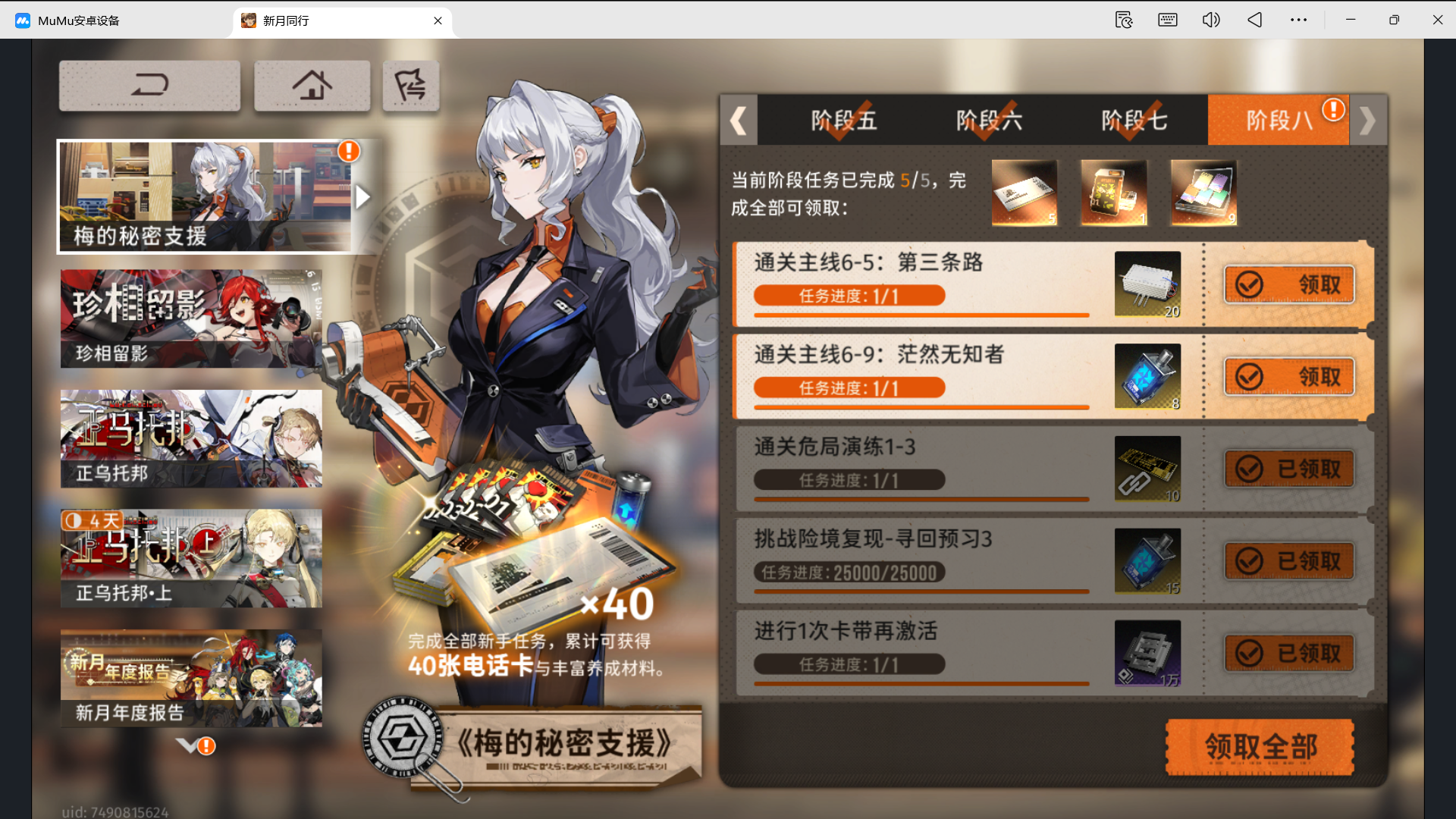Click the 新月年度报告 banner at bottom left
Viewport: 1456px width, 819px height.
(x=190, y=677)
